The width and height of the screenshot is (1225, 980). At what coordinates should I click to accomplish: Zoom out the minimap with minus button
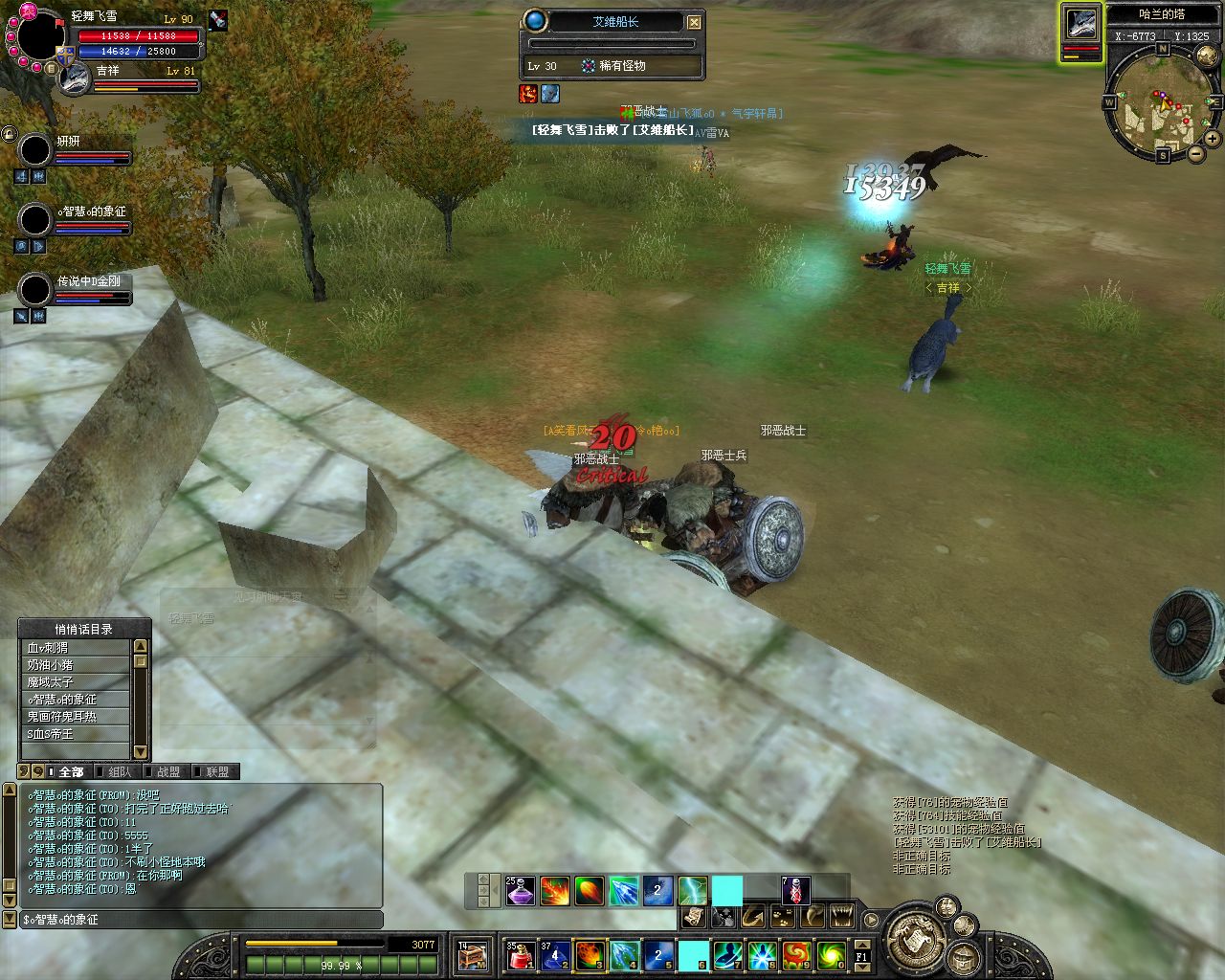point(1196,153)
